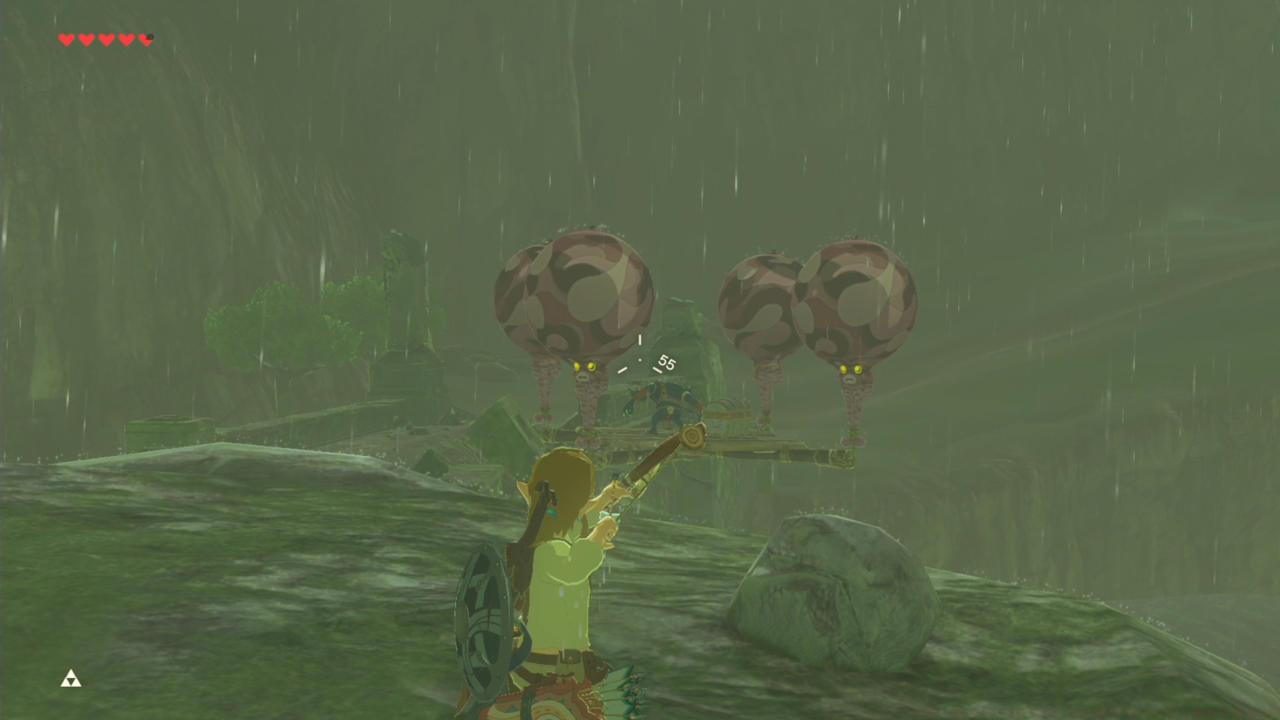
Task: Click the first red heart in the health meter
Action: (x=66, y=40)
